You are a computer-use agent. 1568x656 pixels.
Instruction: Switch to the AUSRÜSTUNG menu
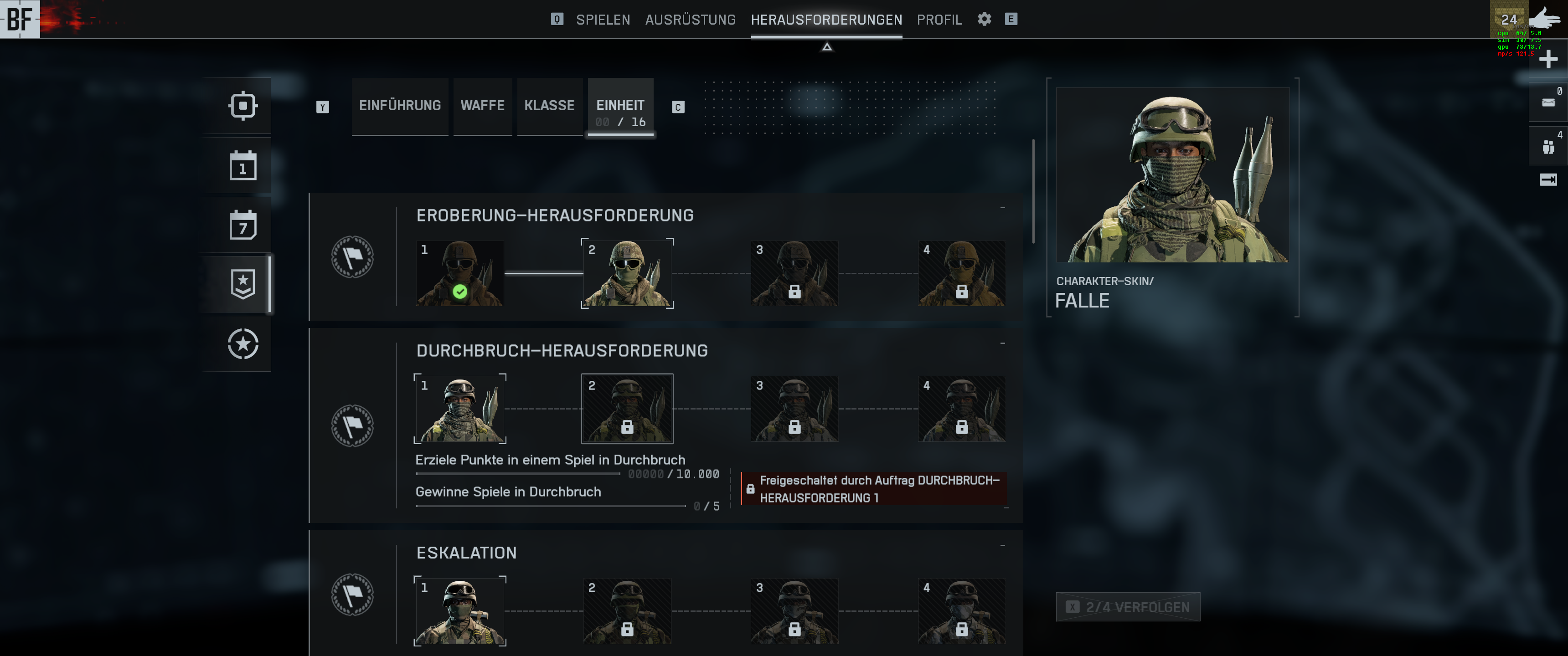coord(690,20)
